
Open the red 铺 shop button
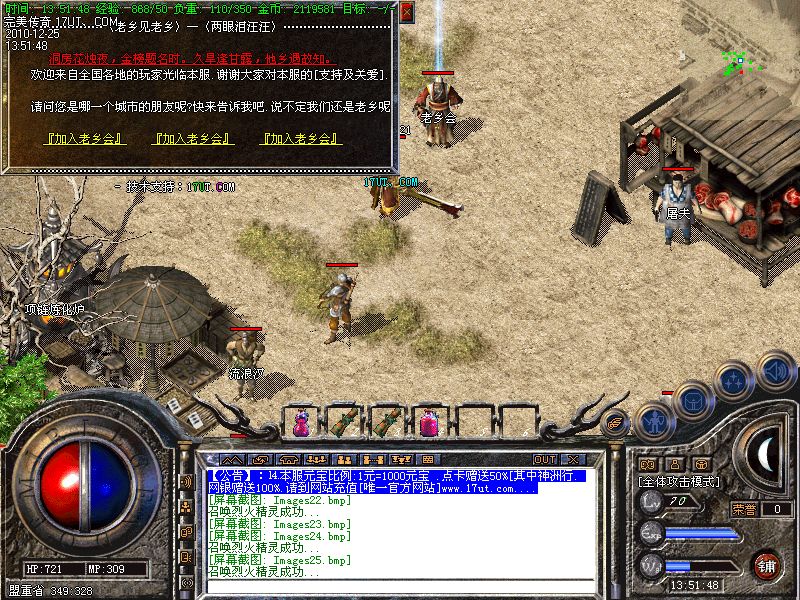767,565
